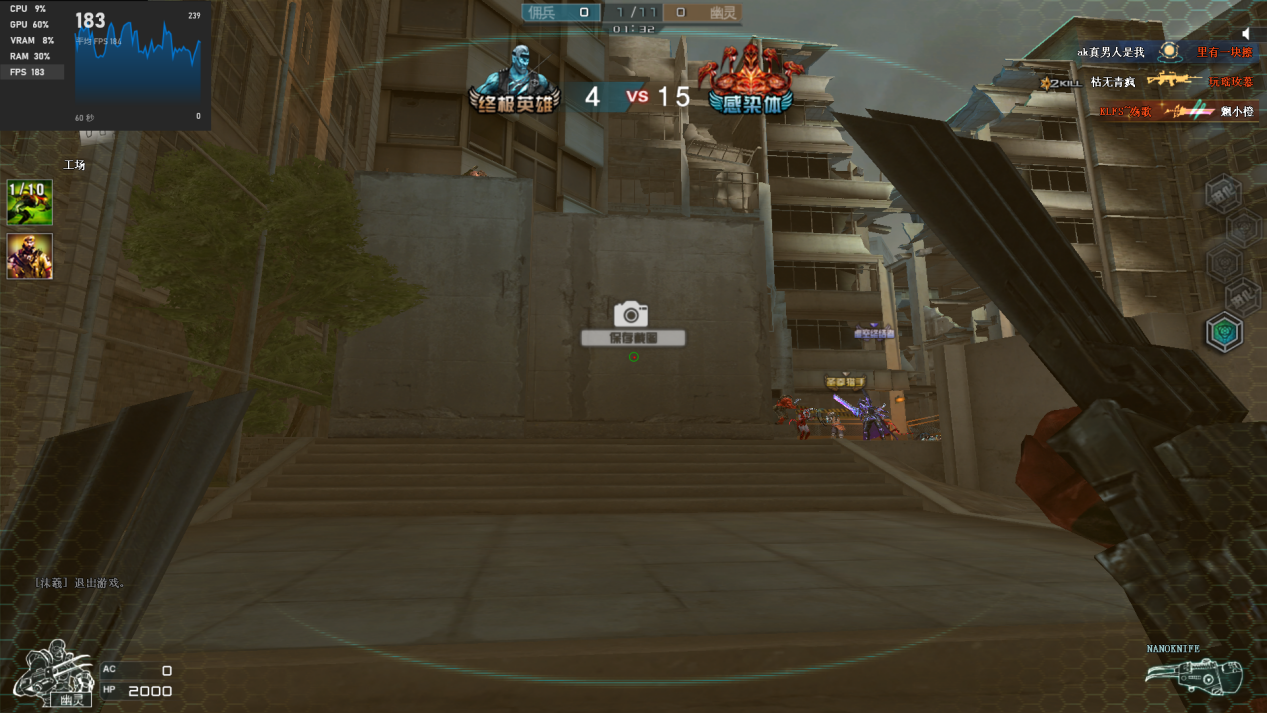Click the 保存截图 save screenshot label

(633, 338)
